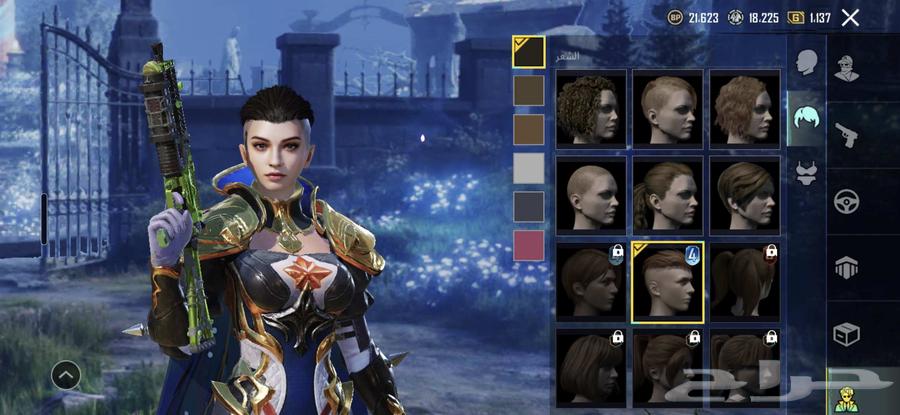
Task: Open the pistol weapons category
Action: [847, 135]
